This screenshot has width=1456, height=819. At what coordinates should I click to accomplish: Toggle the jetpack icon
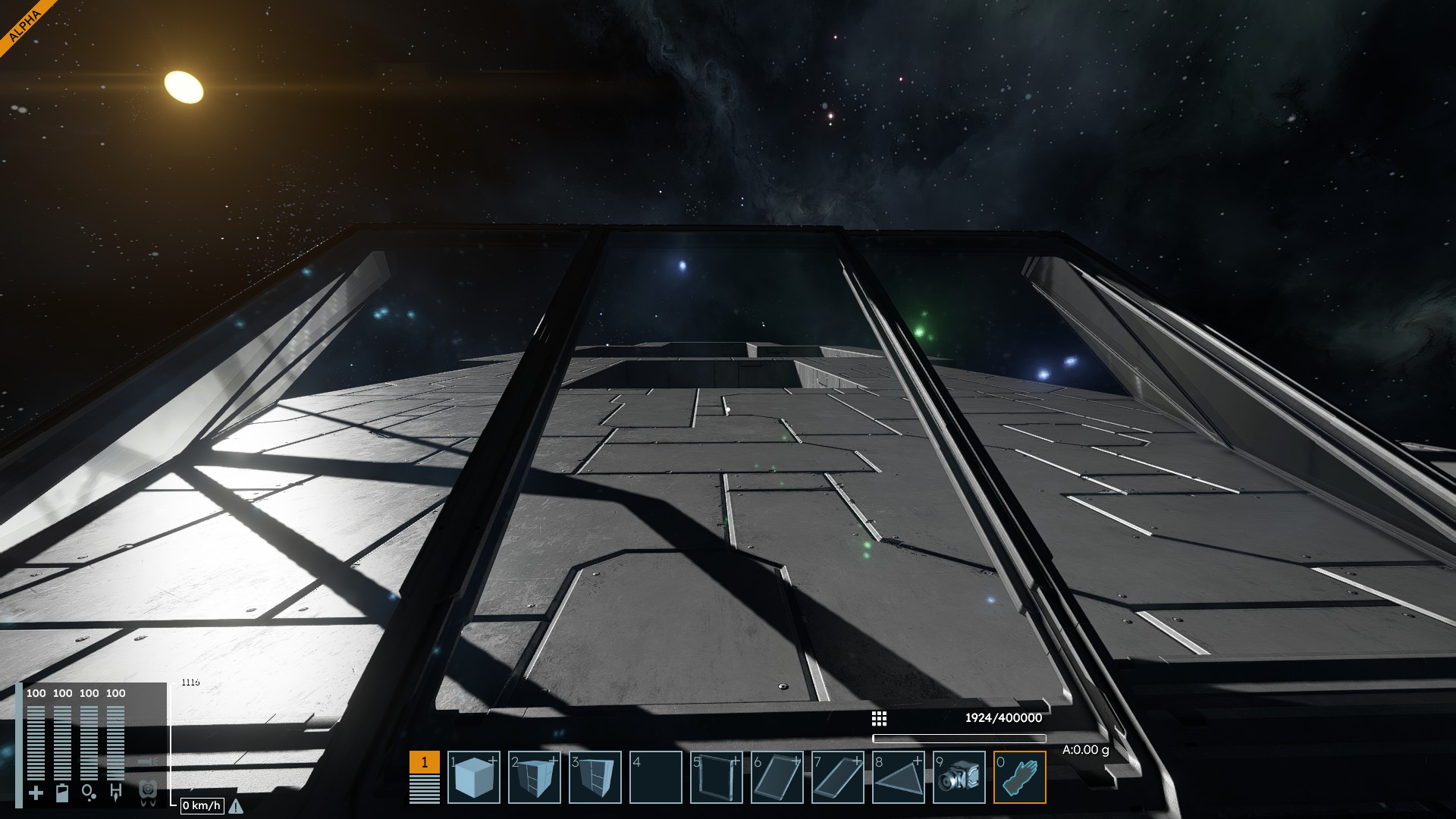149,792
